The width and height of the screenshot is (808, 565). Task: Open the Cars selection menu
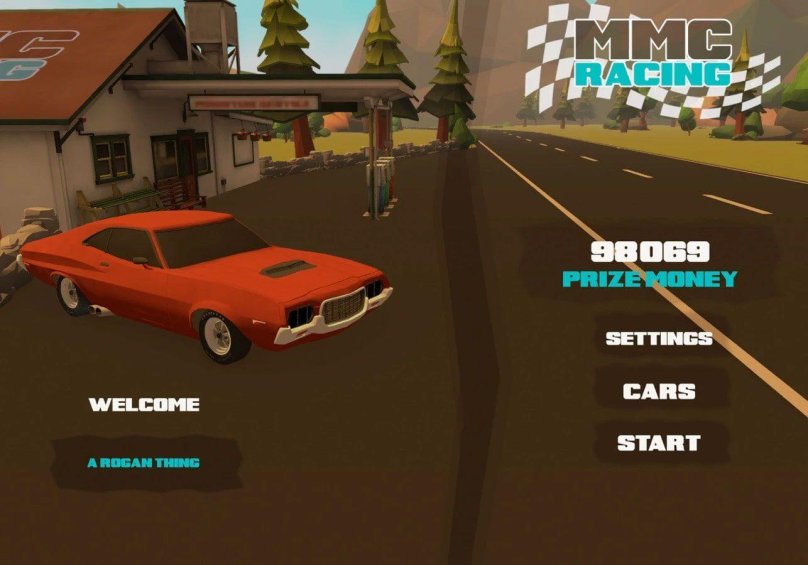click(659, 391)
